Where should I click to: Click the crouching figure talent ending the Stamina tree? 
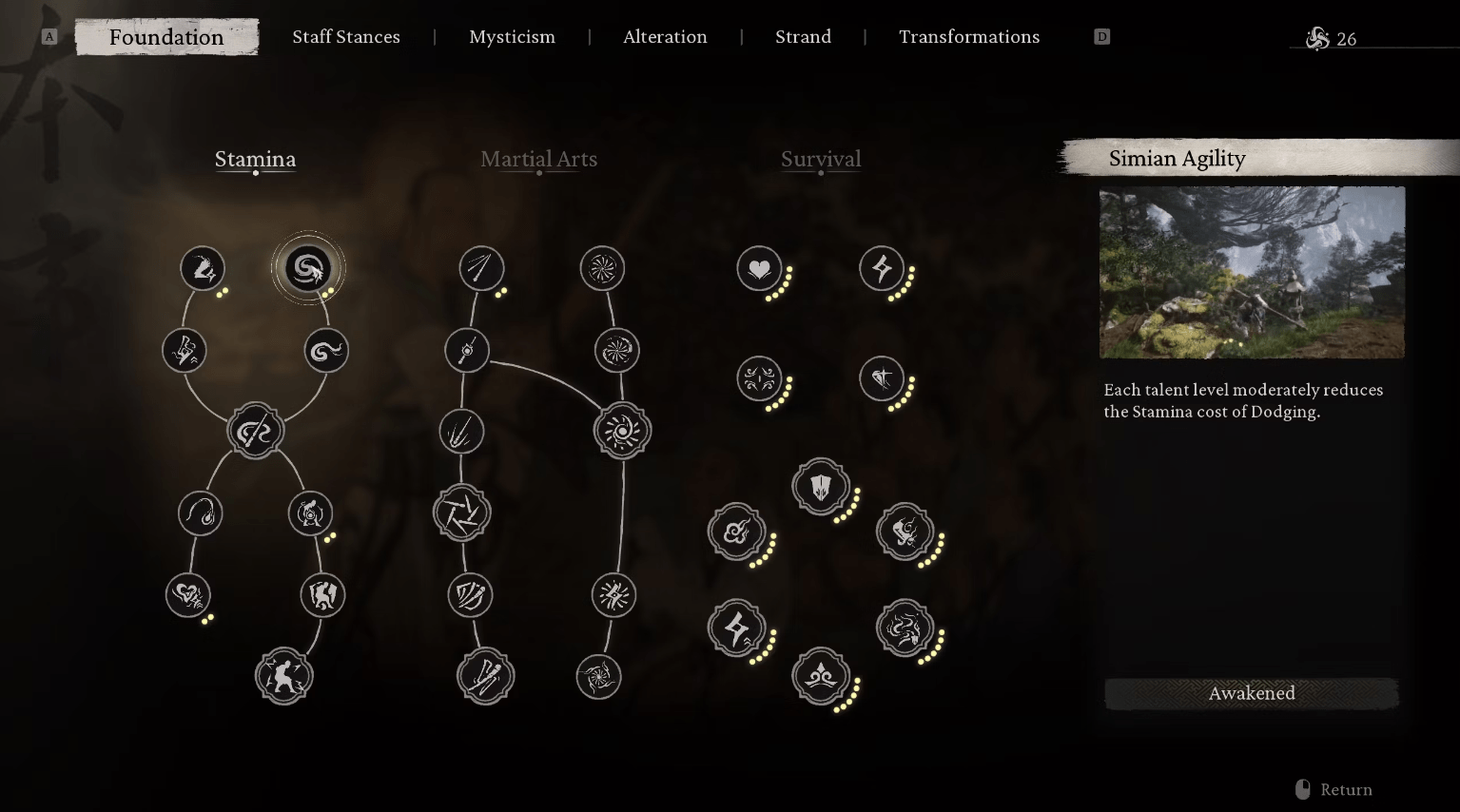(x=283, y=676)
